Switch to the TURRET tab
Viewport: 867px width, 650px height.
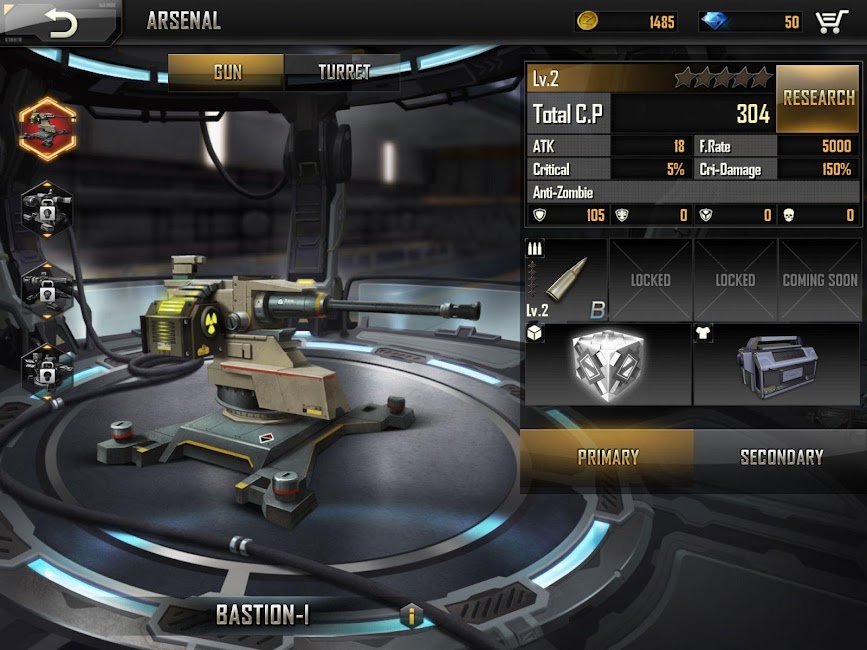tap(343, 72)
